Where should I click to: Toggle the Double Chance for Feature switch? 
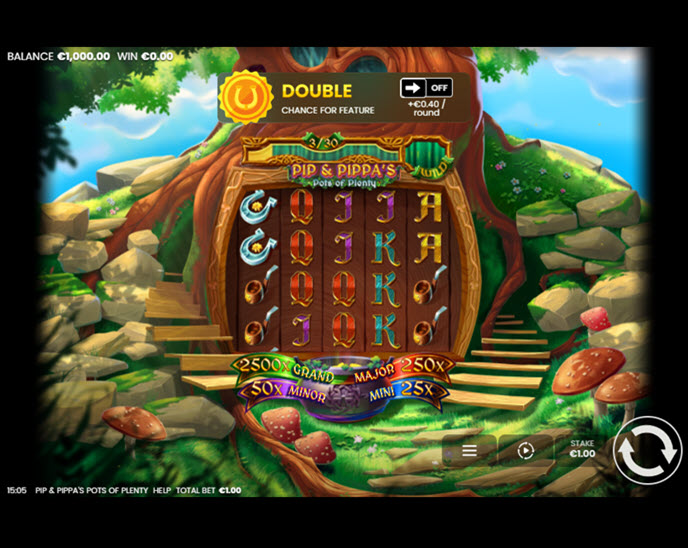426,88
